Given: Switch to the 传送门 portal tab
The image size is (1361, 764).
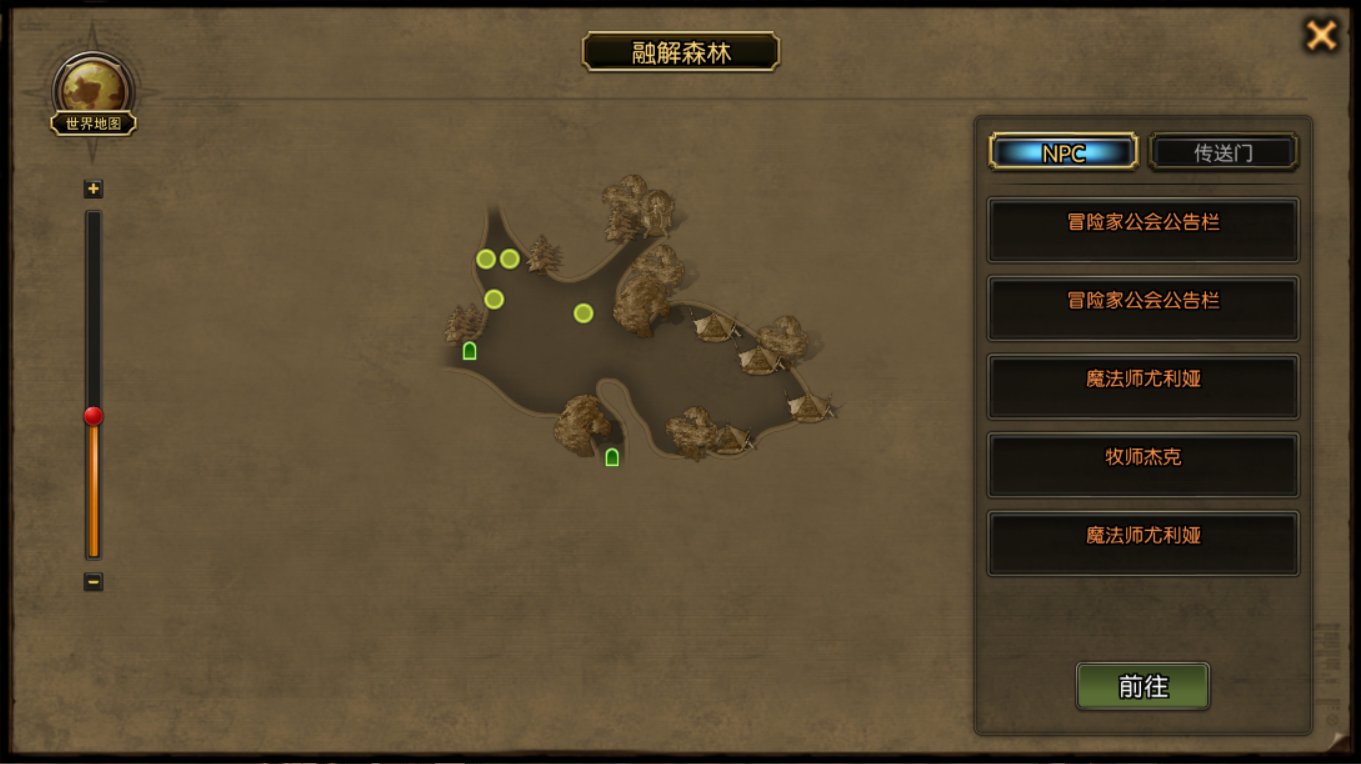Looking at the screenshot, I should [x=1223, y=153].
